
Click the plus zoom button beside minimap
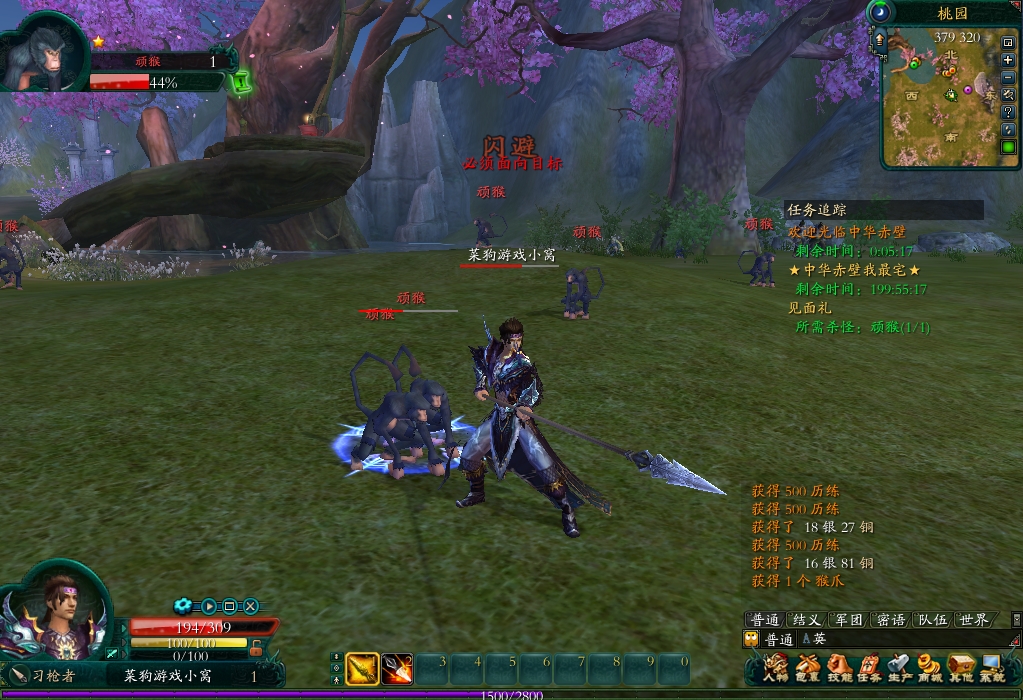coord(1008,60)
